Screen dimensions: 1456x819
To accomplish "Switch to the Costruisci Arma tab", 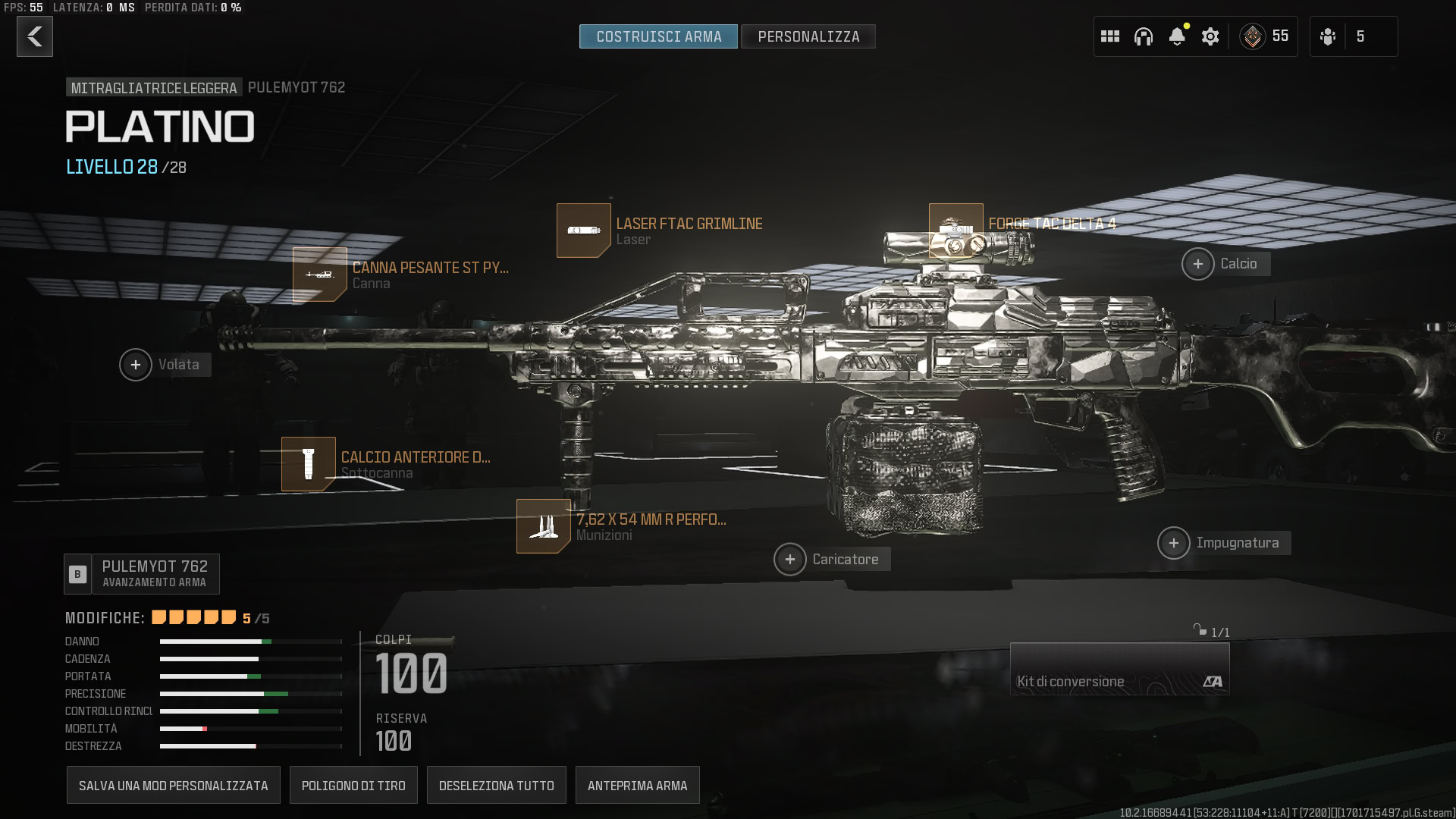I will tap(658, 36).
